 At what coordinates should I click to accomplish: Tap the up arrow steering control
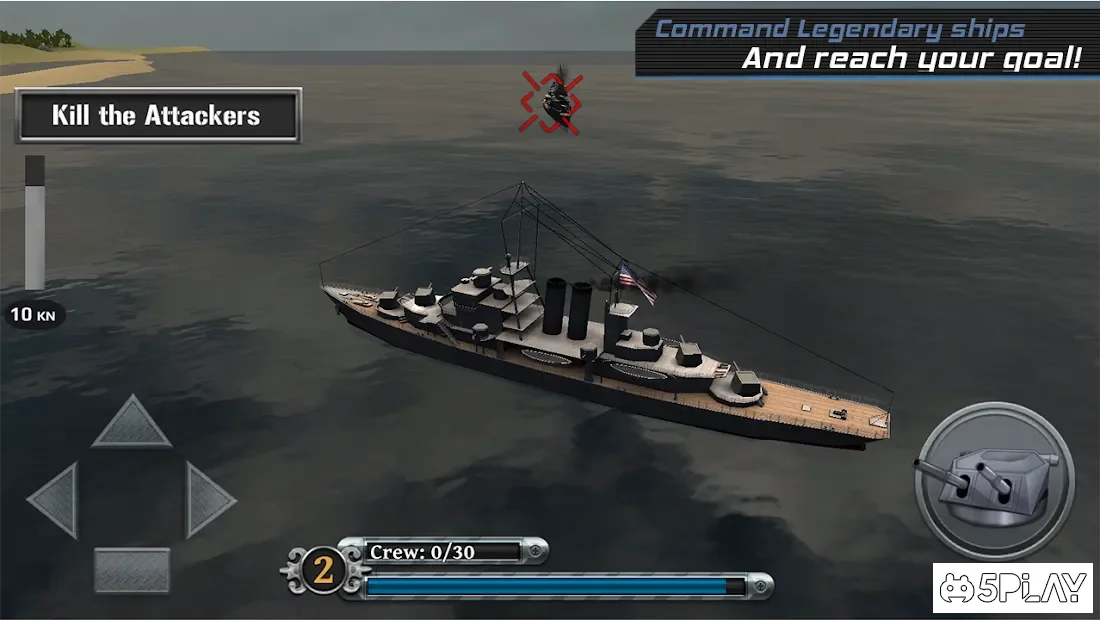point(132,424)
